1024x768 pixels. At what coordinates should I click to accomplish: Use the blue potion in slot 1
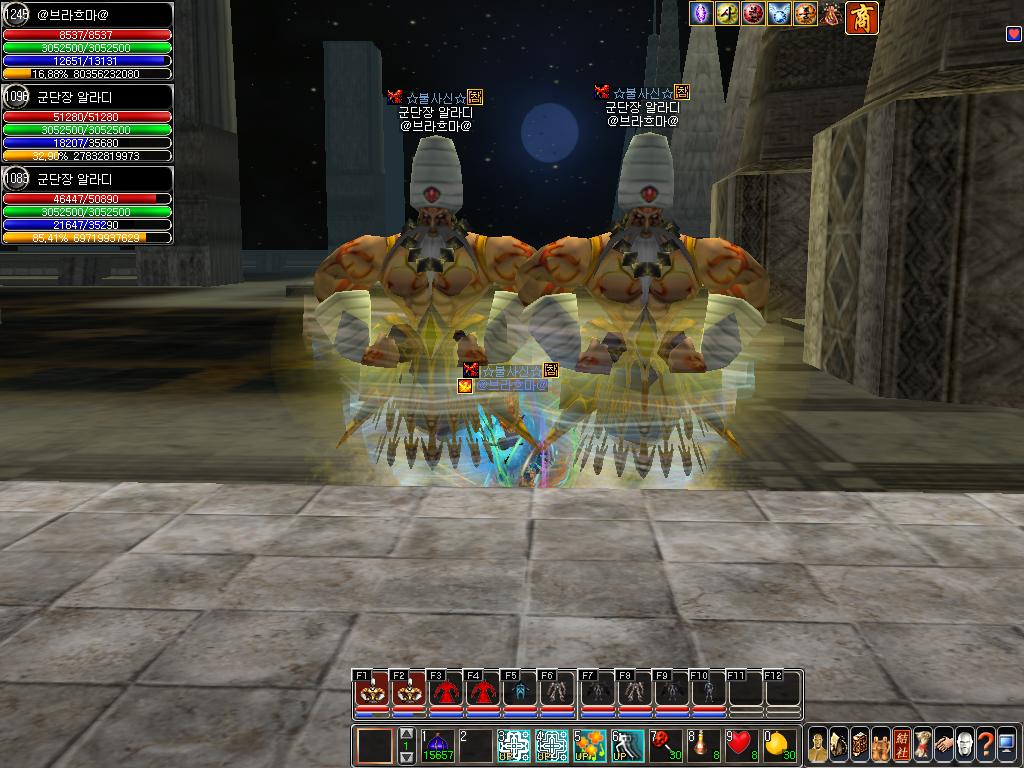[438, 746]
